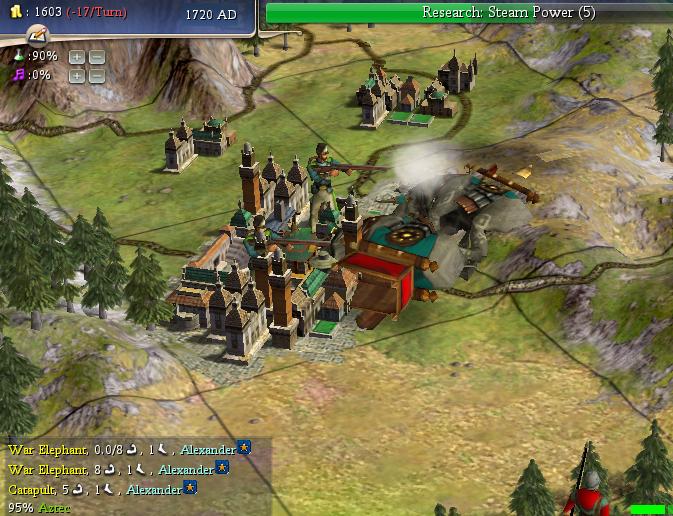Open the Steam Power research bar
Screen dimensions: 673x516
point(469,13)
